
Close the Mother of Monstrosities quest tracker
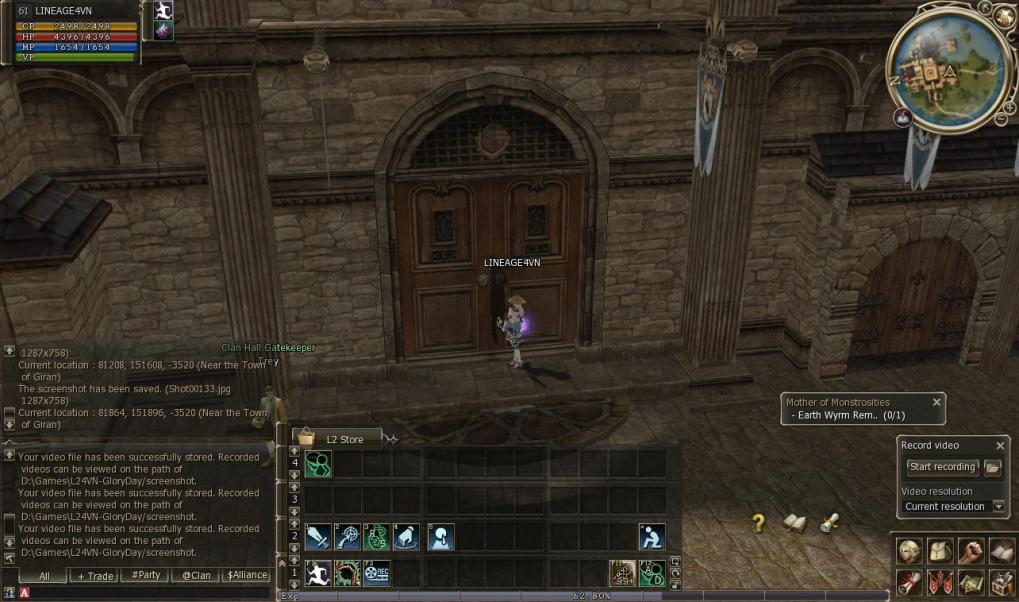click(x=937, y=402)
